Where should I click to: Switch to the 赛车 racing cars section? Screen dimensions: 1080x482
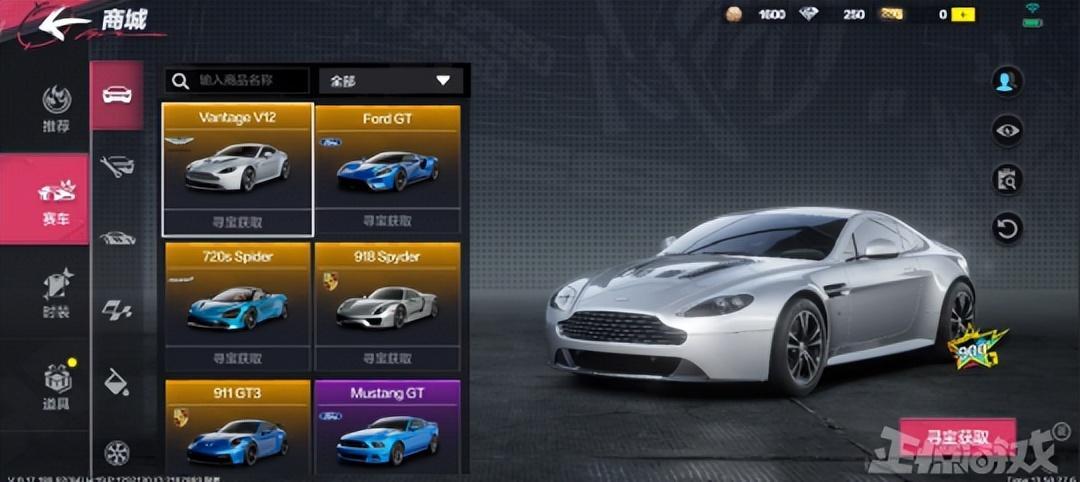click(x=56, y=199)
